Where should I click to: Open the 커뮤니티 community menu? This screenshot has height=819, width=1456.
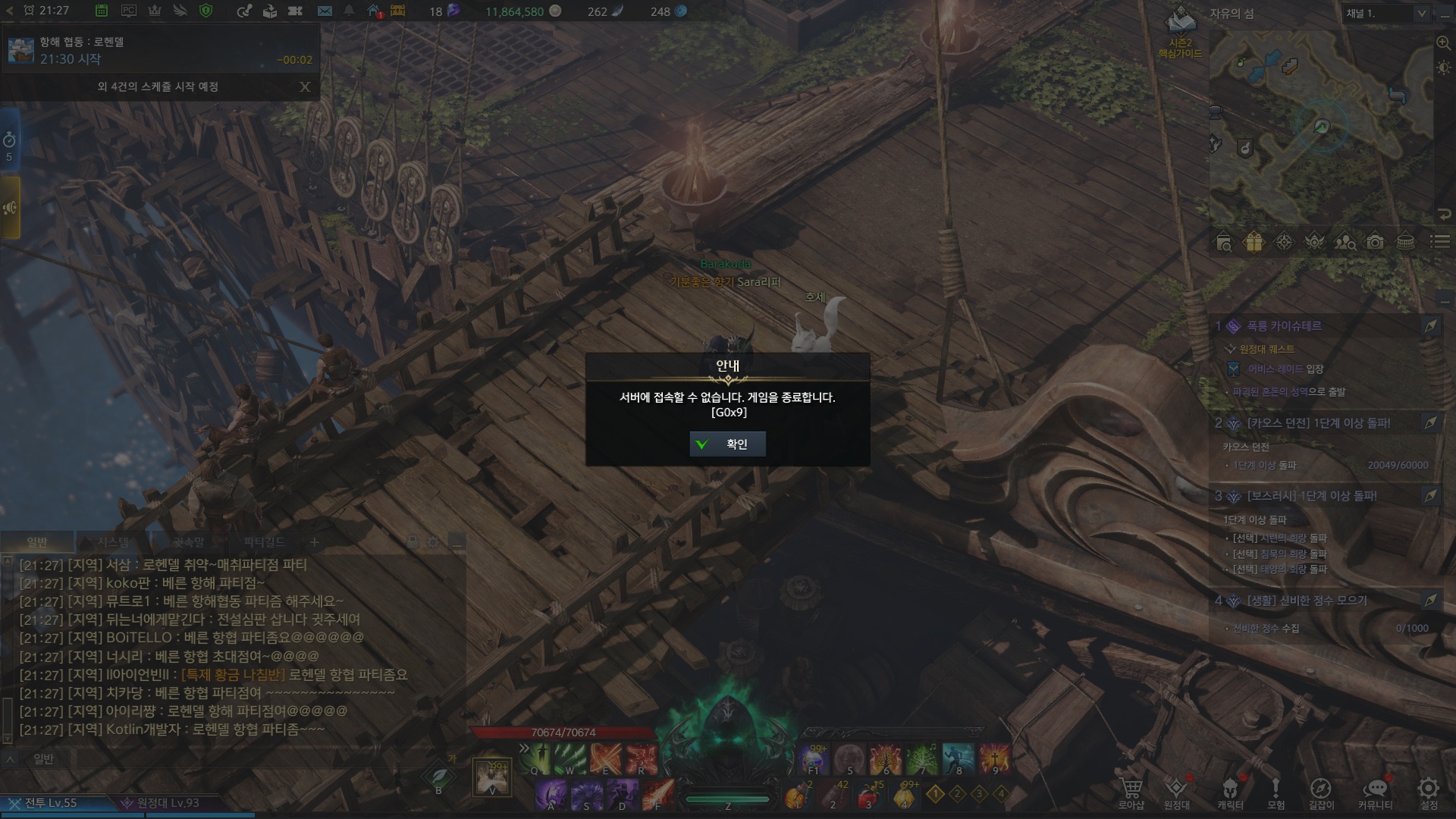coord(1375,792)
